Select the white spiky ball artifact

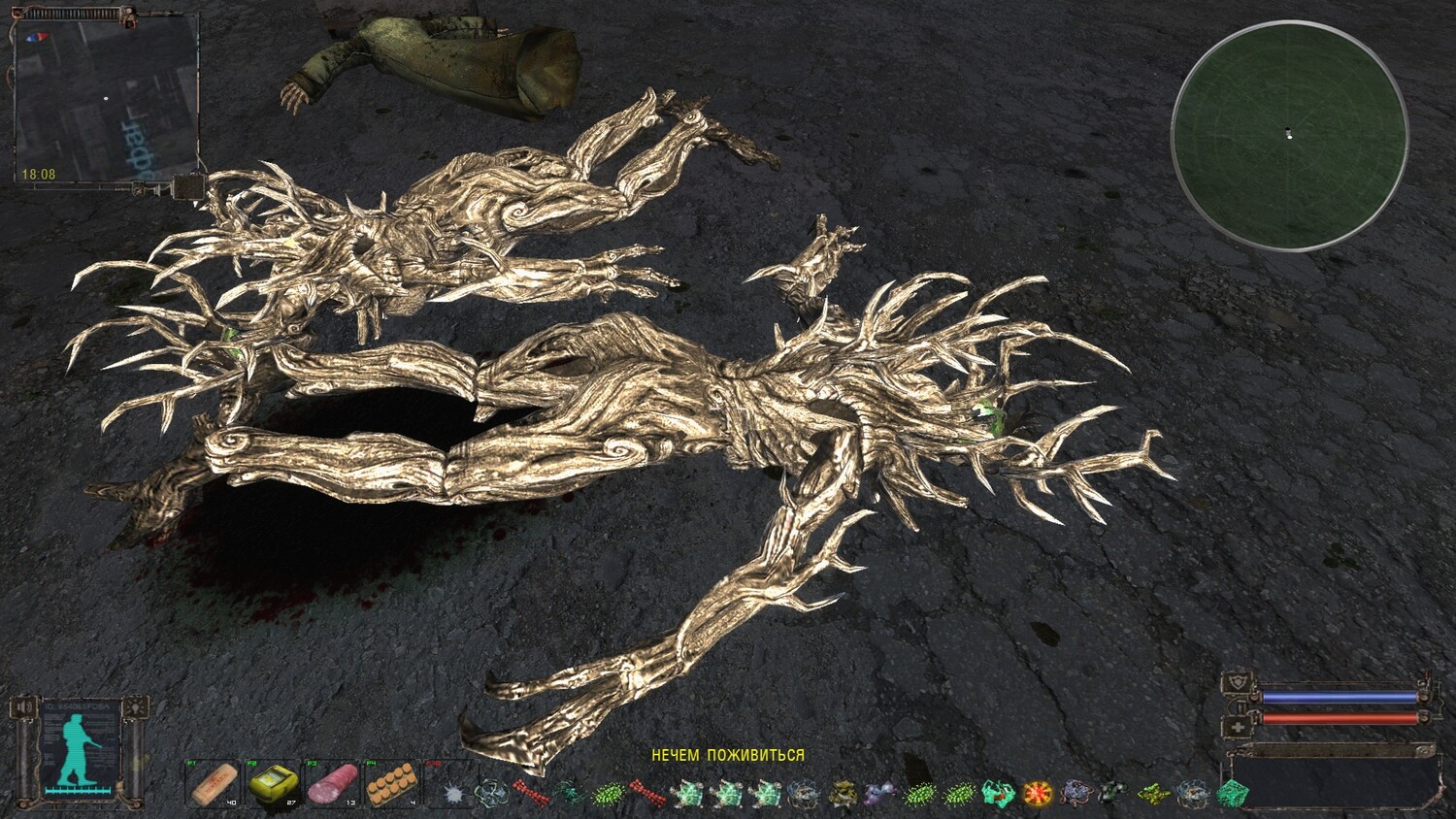[451, 792]
